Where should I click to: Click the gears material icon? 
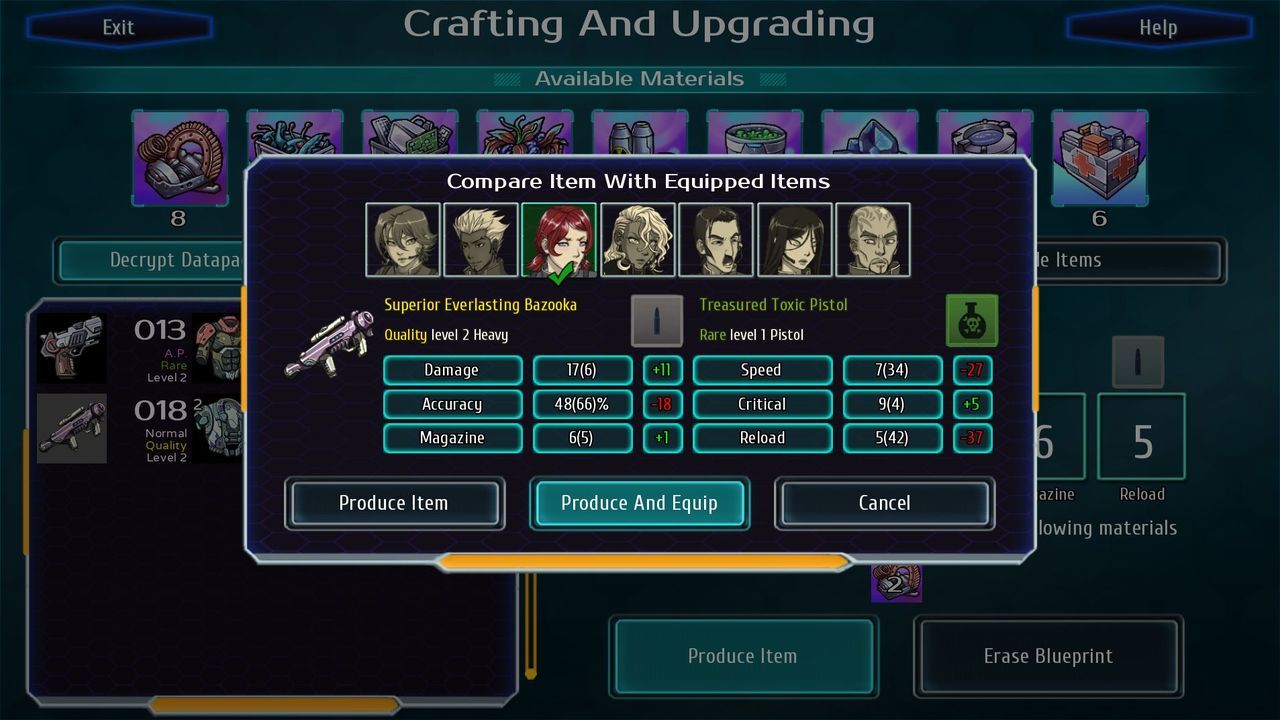coord(179,158)
